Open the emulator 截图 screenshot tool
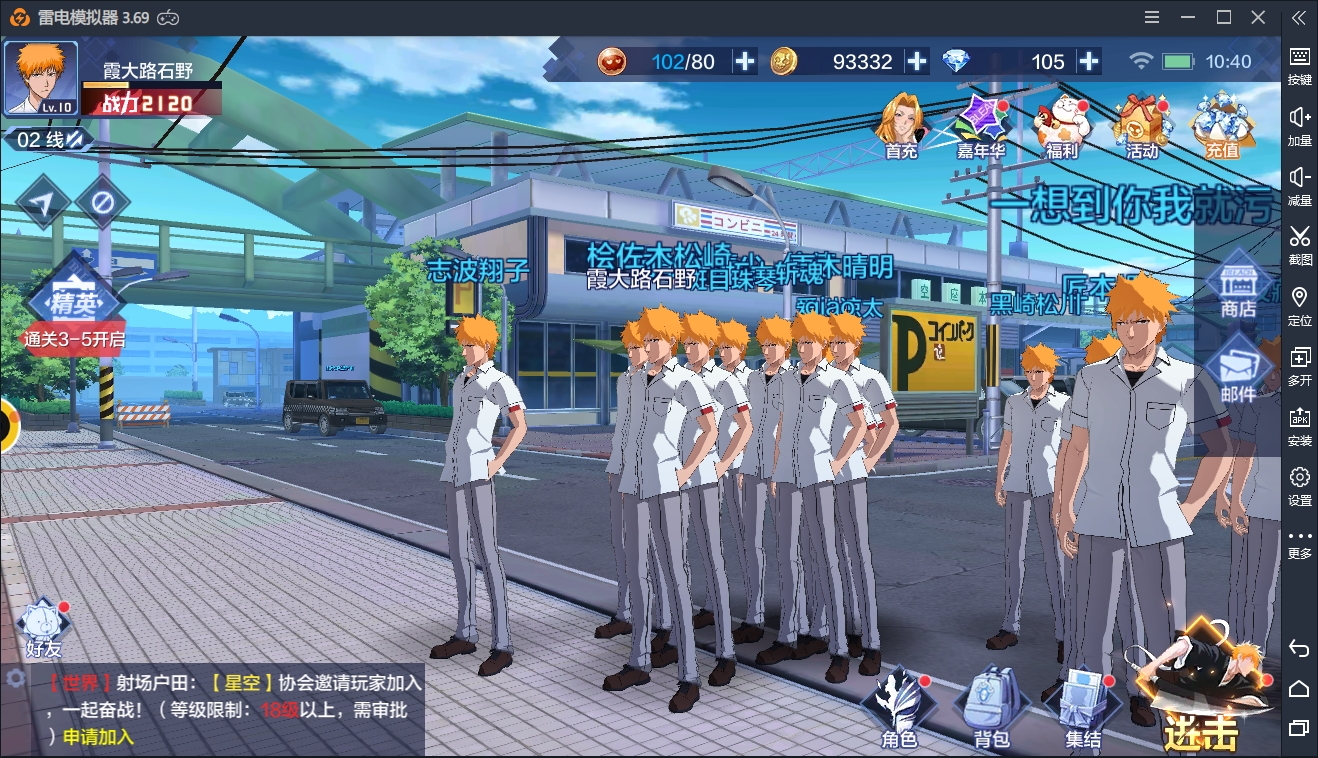This screenshot has width=1318, height=758. pos(1299,245)
